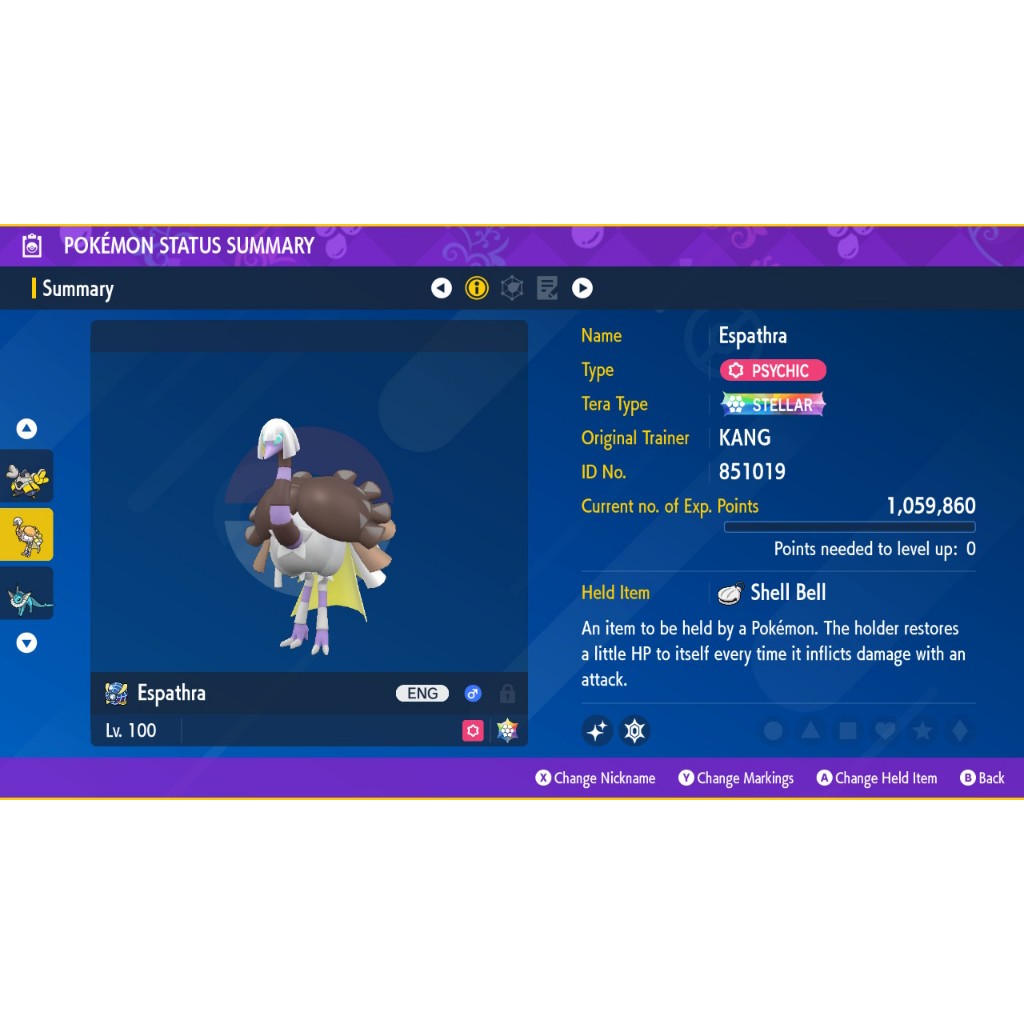Click the circle marking
This screenshot has width=1024, height=1024.
click(773, 731)
